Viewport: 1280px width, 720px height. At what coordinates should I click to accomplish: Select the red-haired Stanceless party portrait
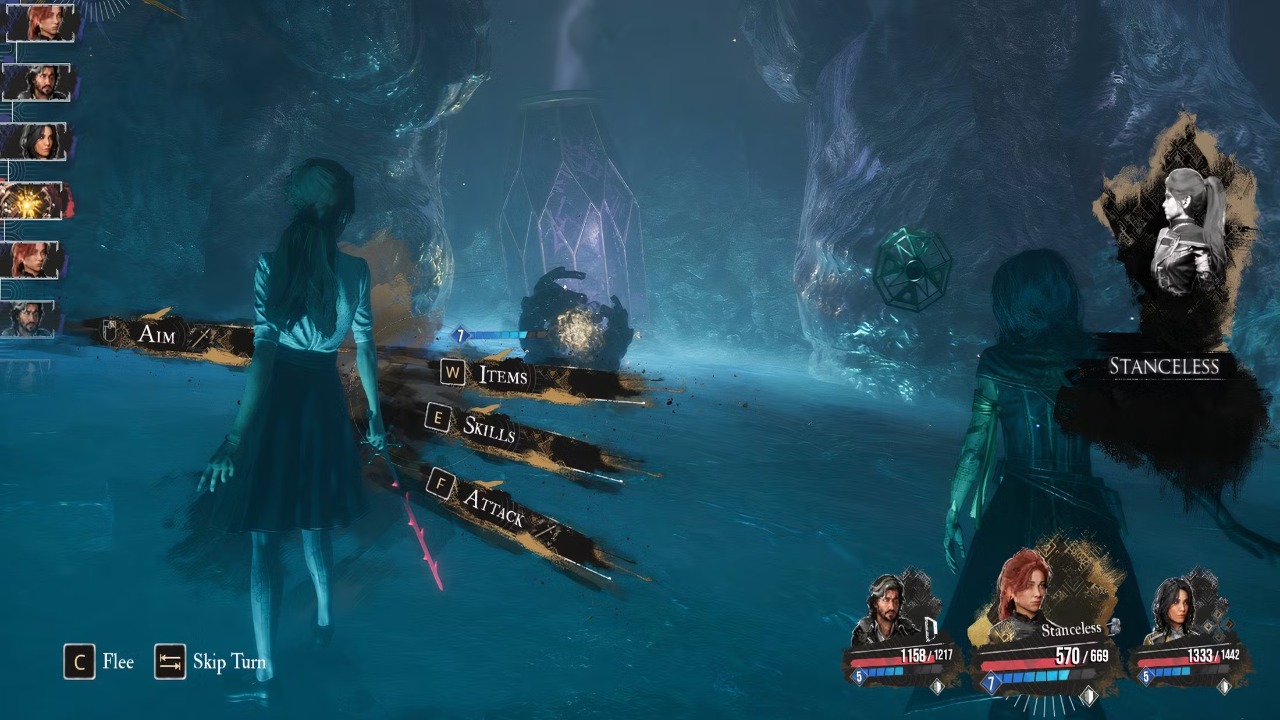(1023, 600)
